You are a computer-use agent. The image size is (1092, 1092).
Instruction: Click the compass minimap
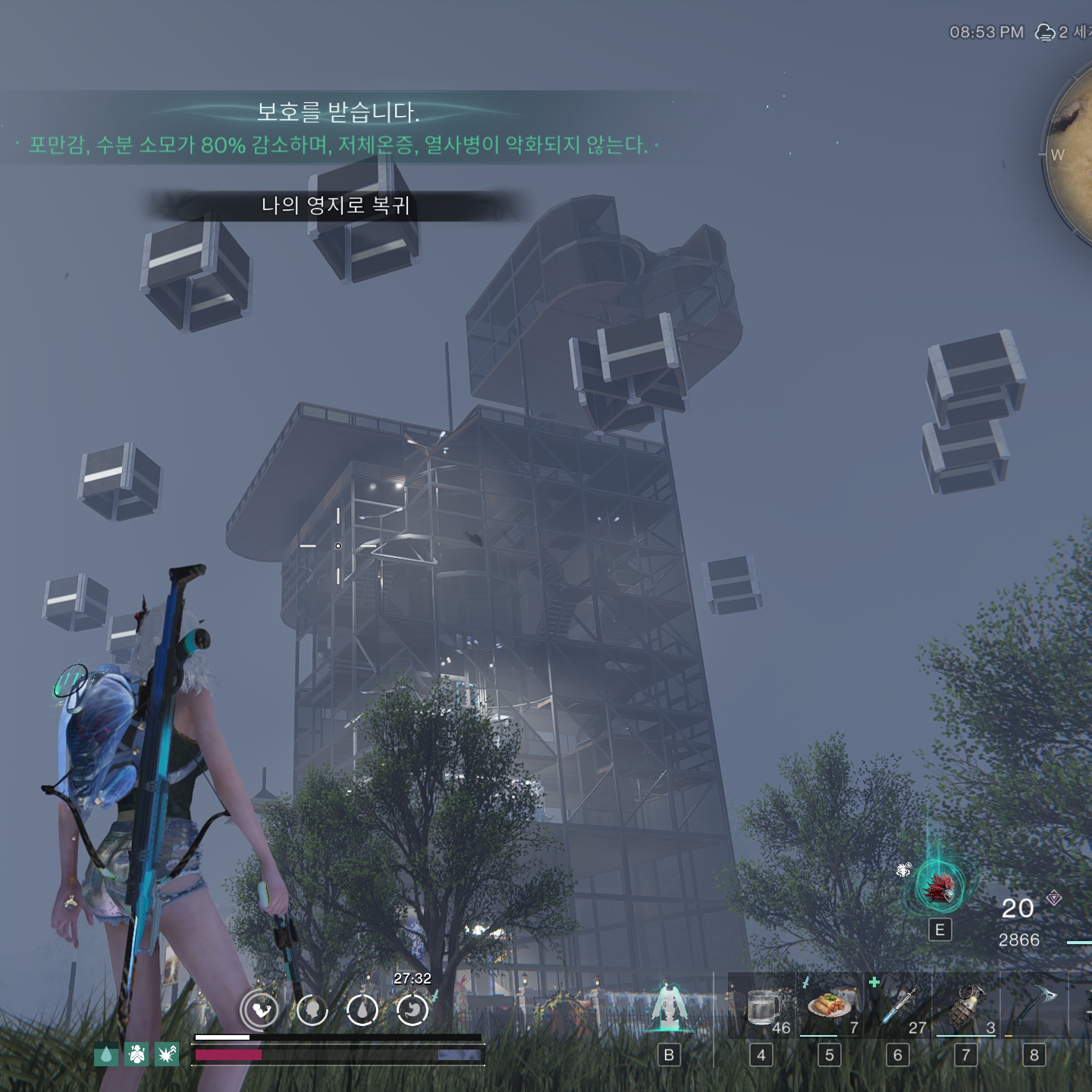(1073, 155)
